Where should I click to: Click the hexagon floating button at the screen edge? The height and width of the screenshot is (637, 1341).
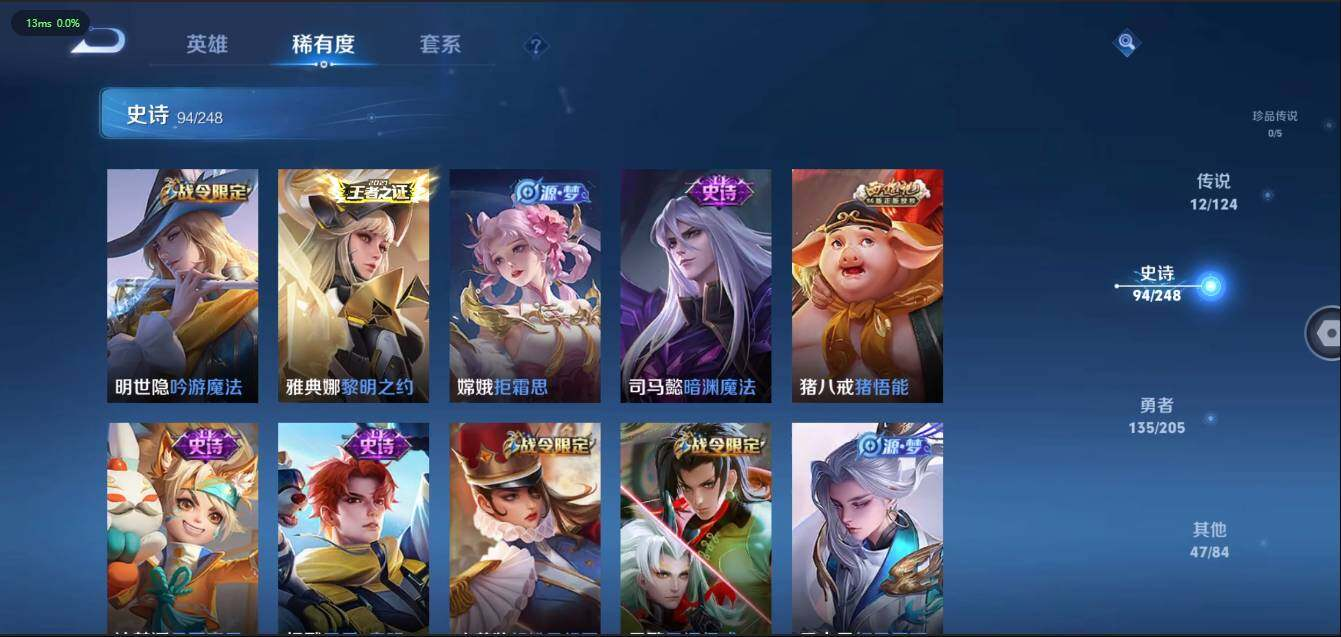tap(1326, 333)
